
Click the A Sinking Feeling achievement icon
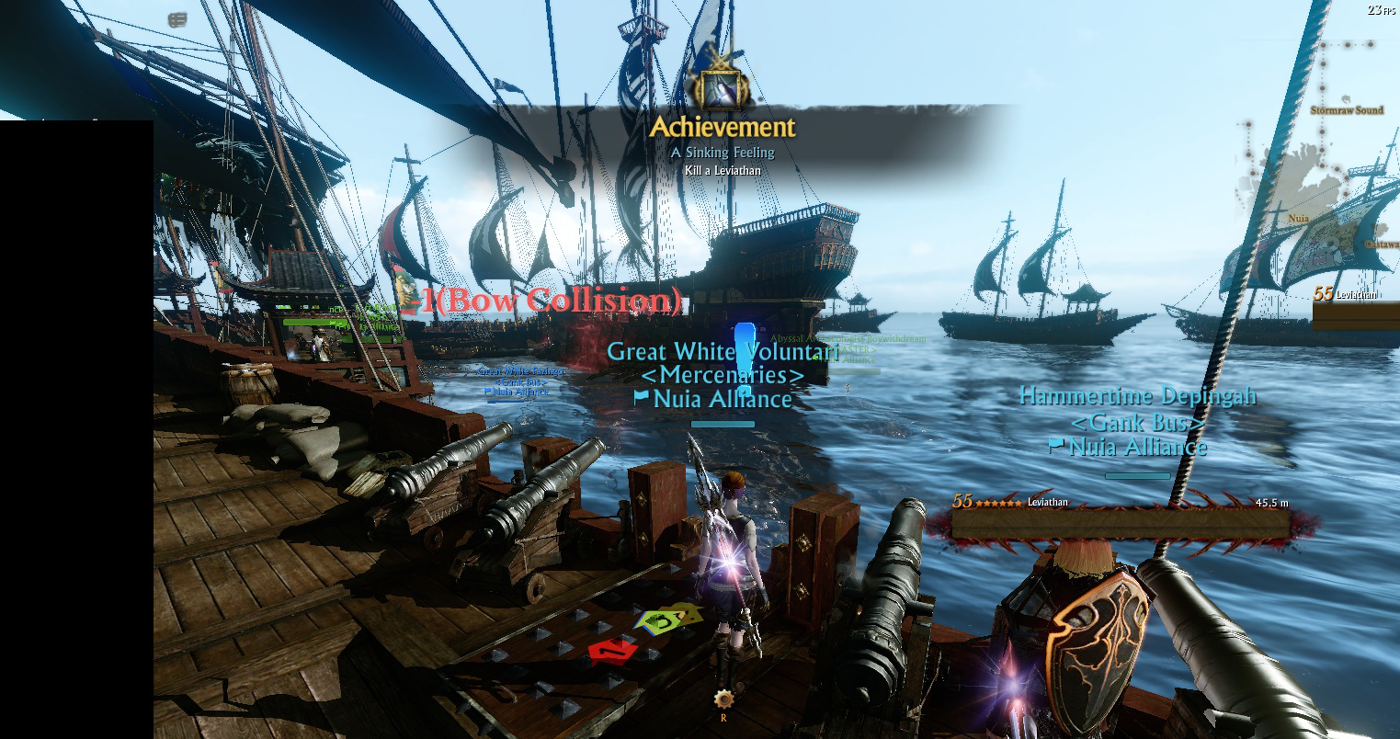pyautogui.click(x=719, y=90)
